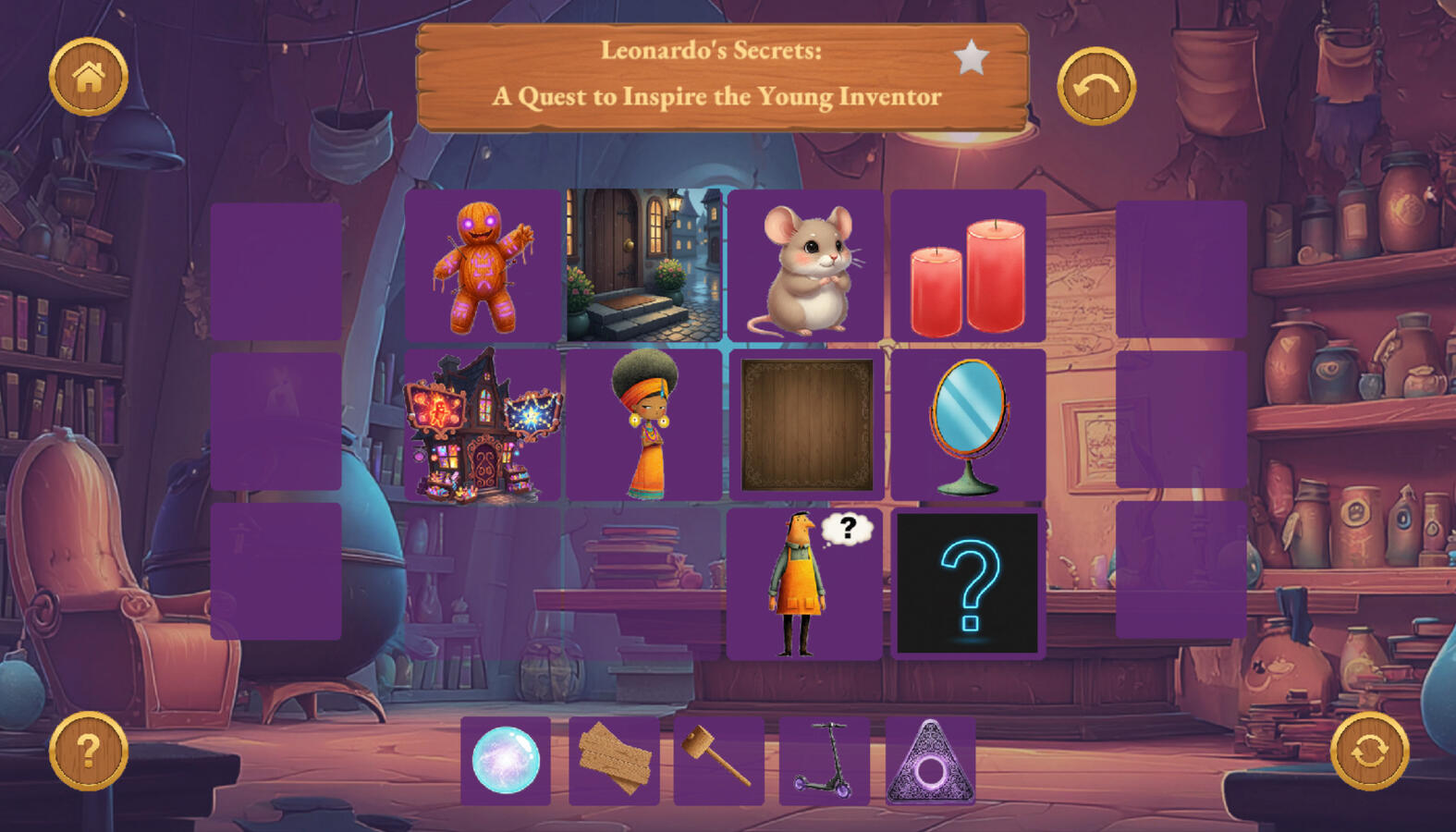Select the mouse tile
Viewport: 1456px width, 832px height.
tap(806, 266)
